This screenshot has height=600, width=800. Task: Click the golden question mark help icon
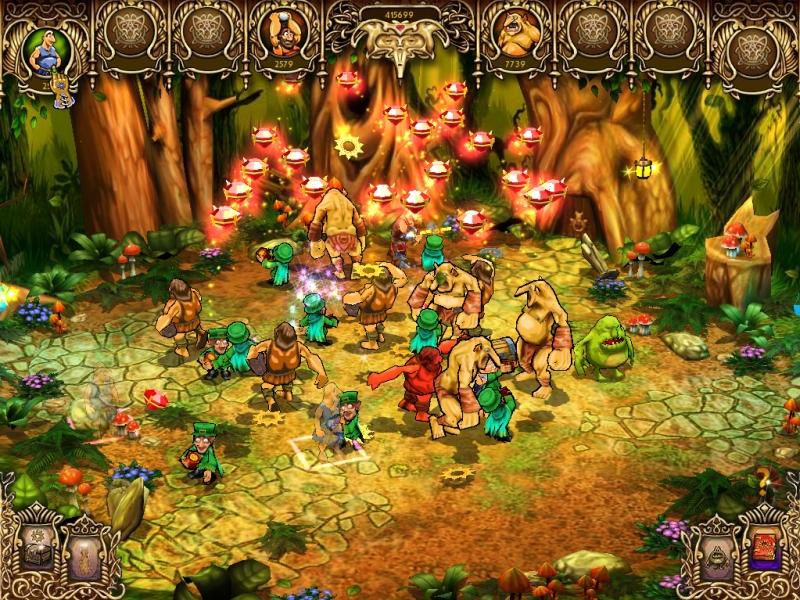point(764,481)
